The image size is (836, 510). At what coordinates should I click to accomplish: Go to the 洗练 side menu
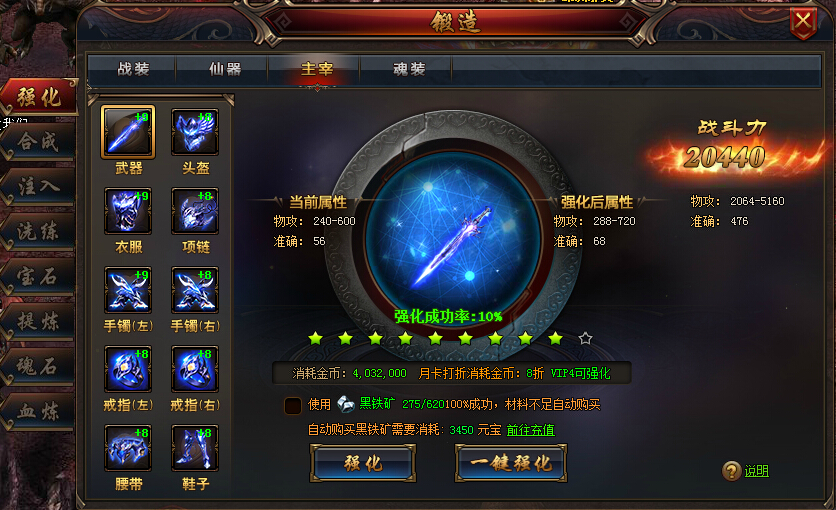click(38, 231)
